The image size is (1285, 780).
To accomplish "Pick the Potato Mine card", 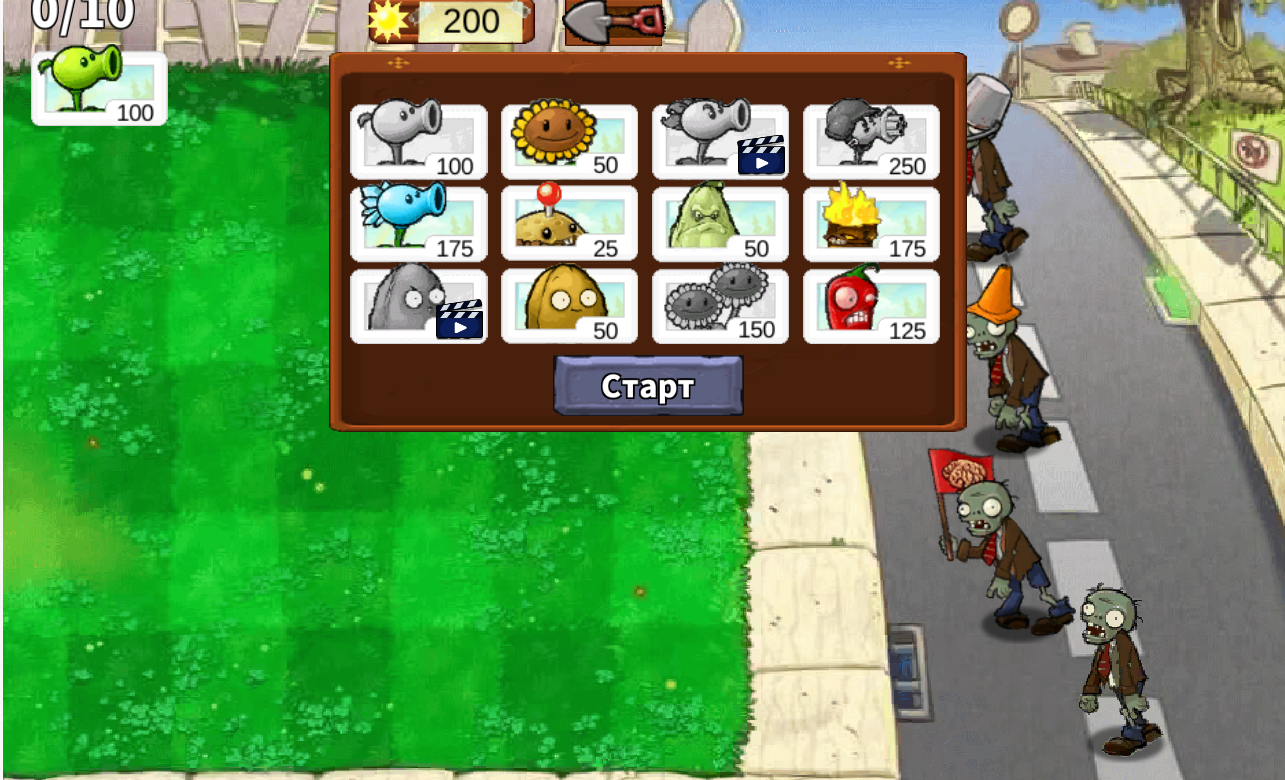I will tap(569, 223).
